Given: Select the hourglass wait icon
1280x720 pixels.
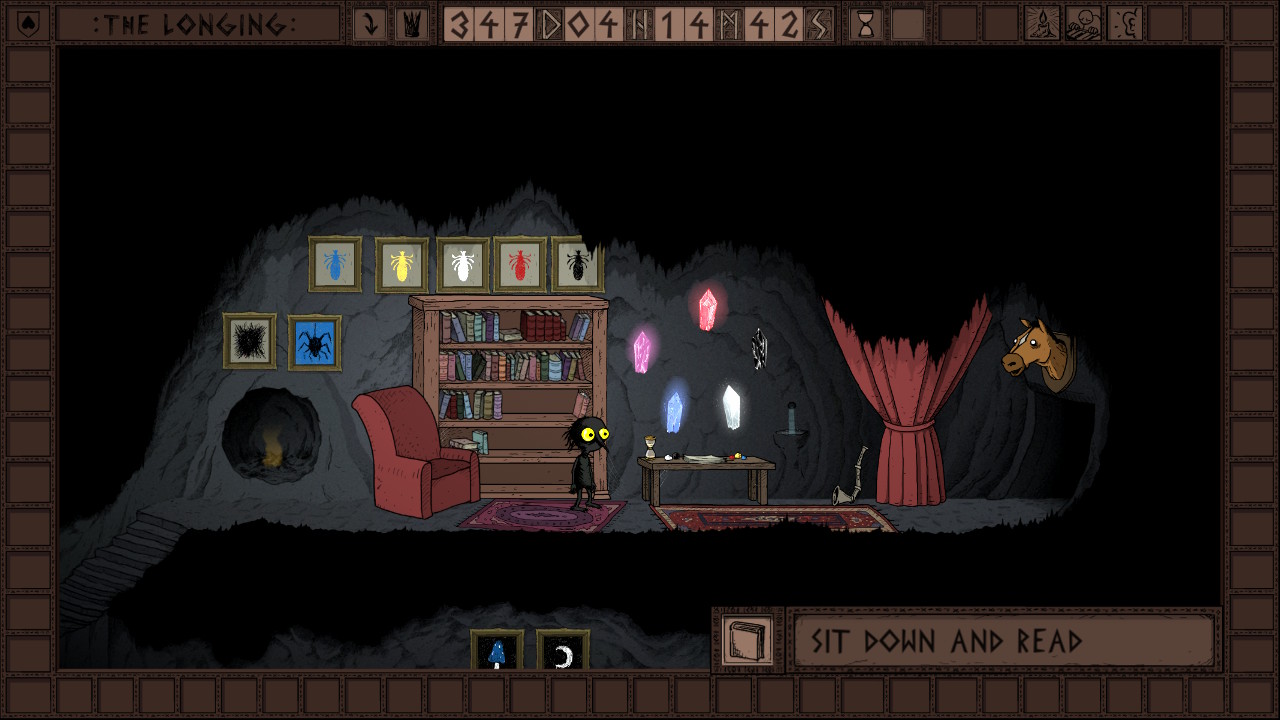Looking at the screenshot, I should (866, 24).
